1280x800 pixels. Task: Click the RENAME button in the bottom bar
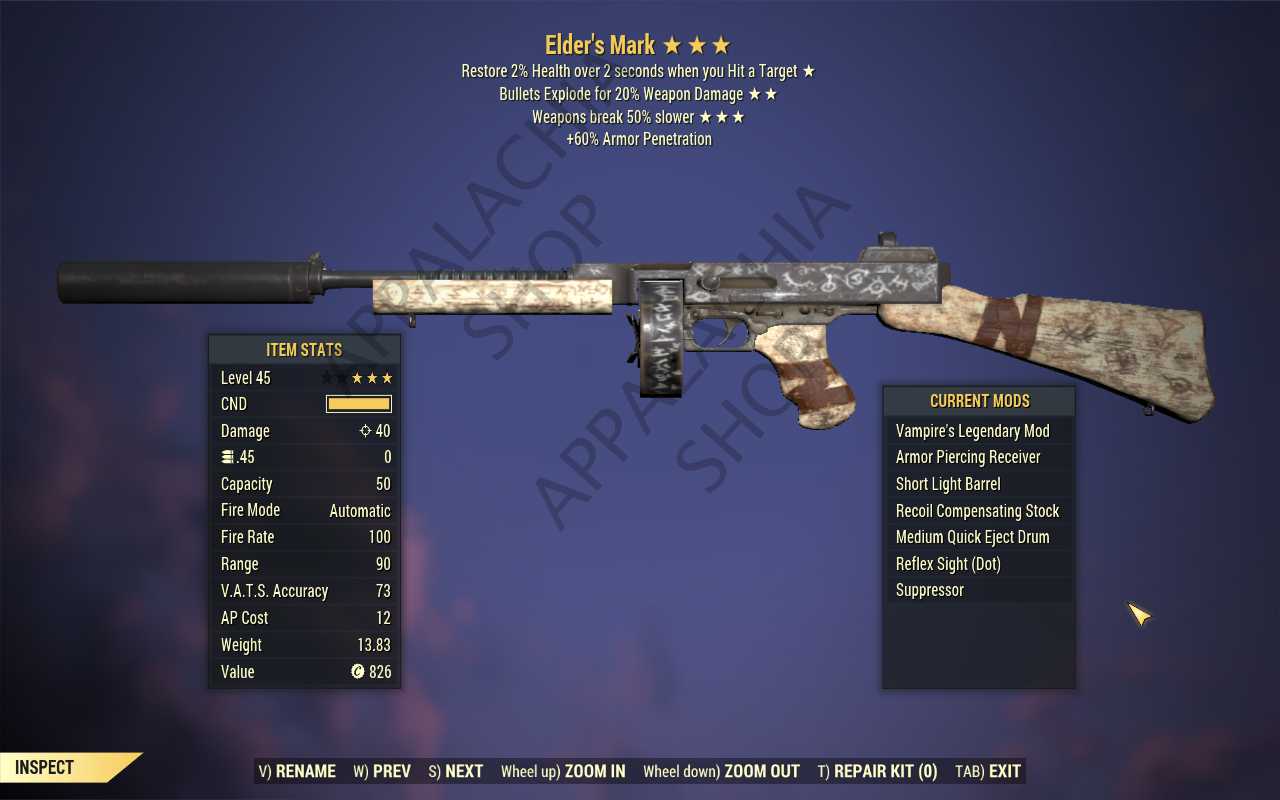[x=297, y=771]
